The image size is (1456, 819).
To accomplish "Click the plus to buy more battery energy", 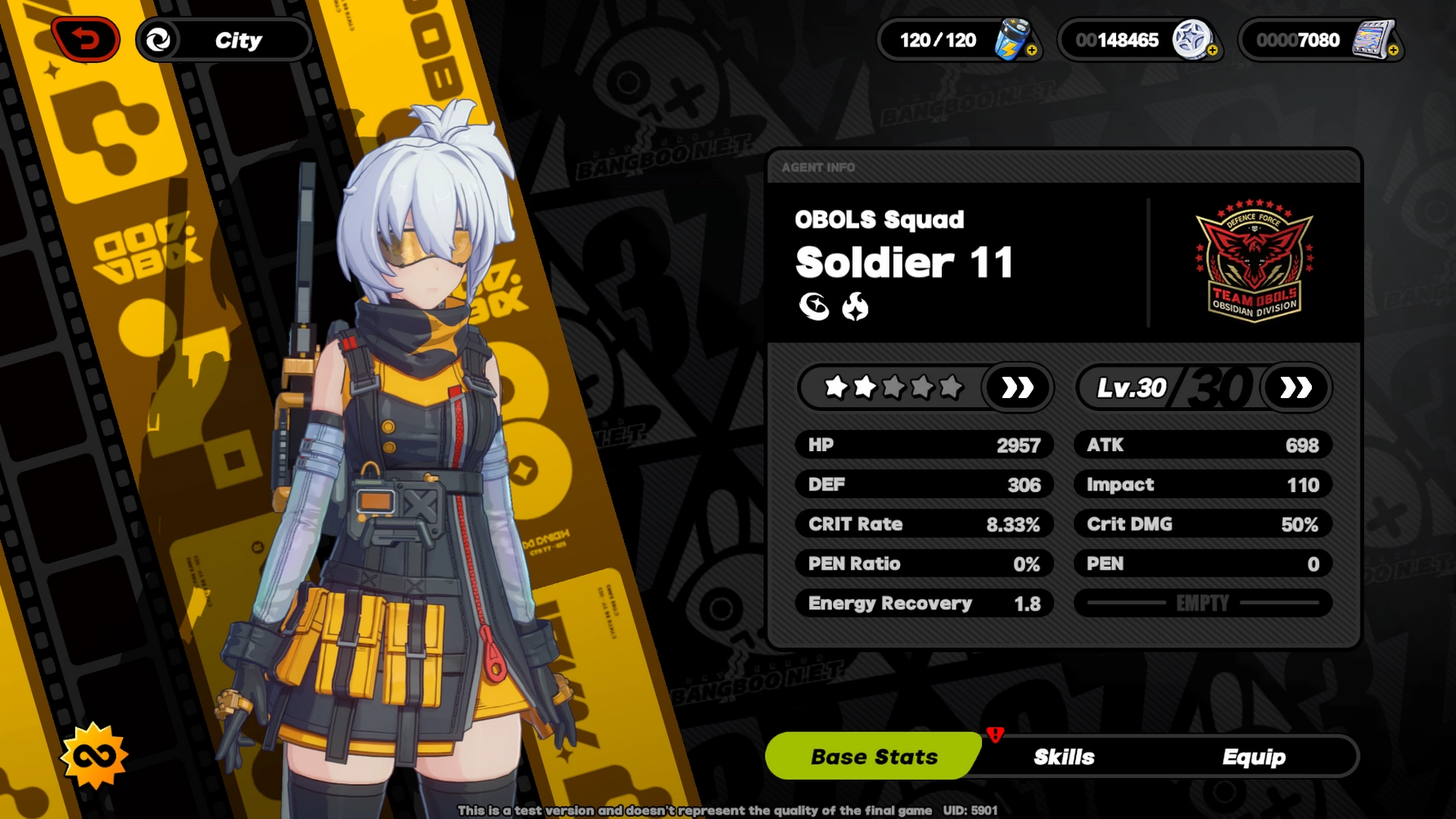I will click(x=1033, y=51).
